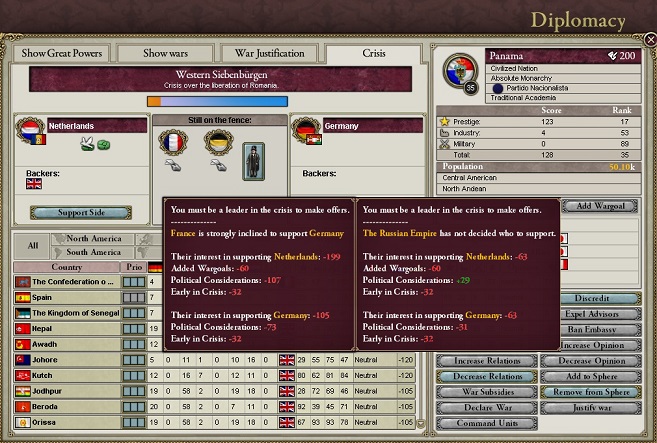Screen dimensions: 657x443
Task: Filter the country list by North America
Action: pyautogui.click(x=93, y=239)
